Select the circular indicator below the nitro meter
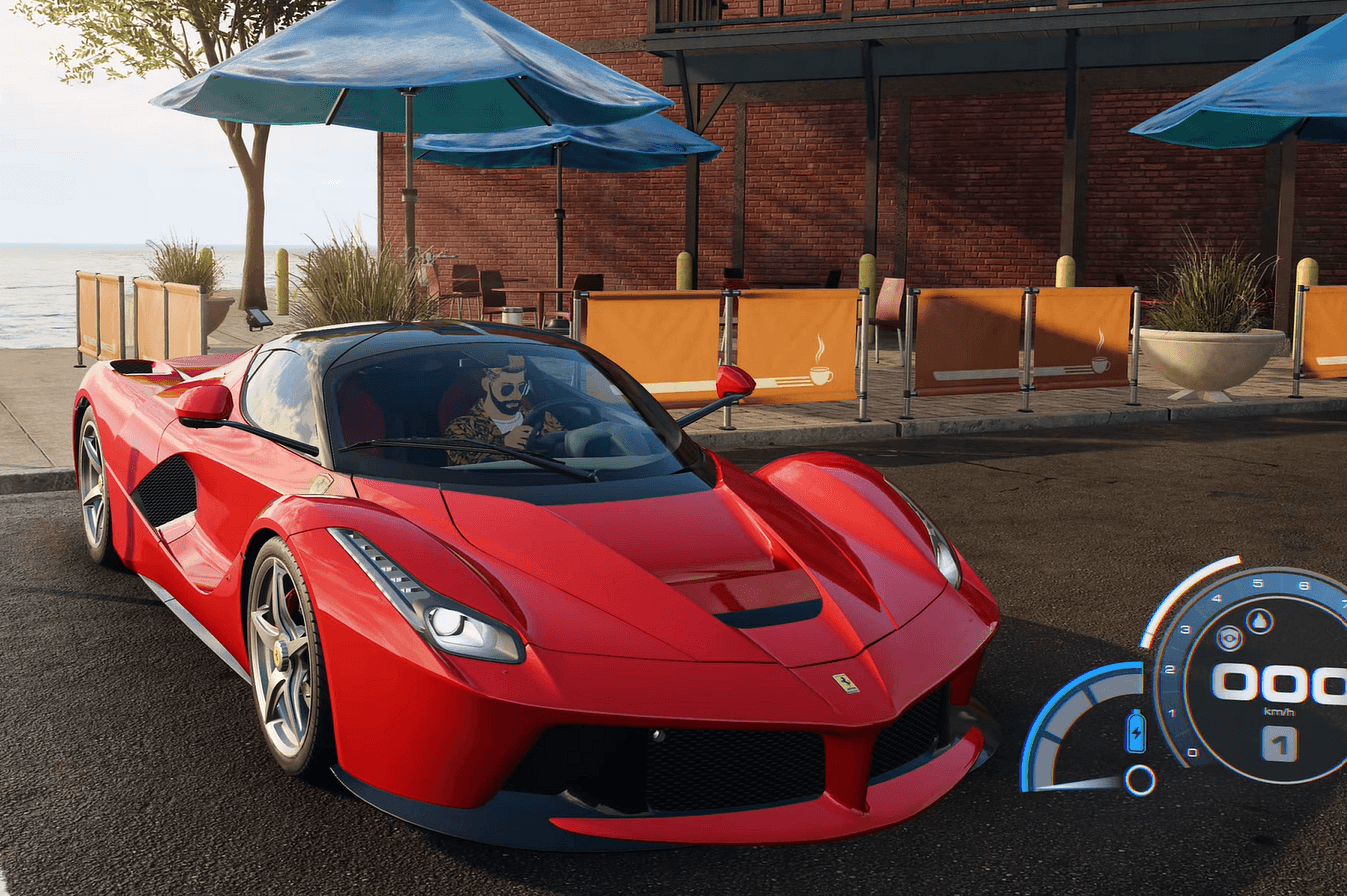The width and height of the screenshot is (1347, 896). coord(1139,781)
